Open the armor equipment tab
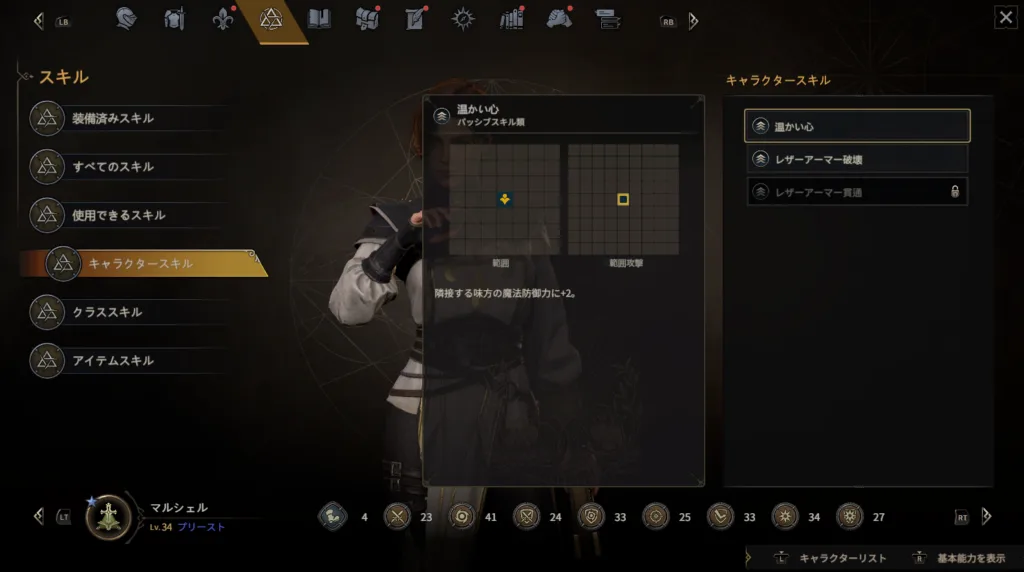The width and height of the screenshot is (1024, 572). tap(174, 19)
